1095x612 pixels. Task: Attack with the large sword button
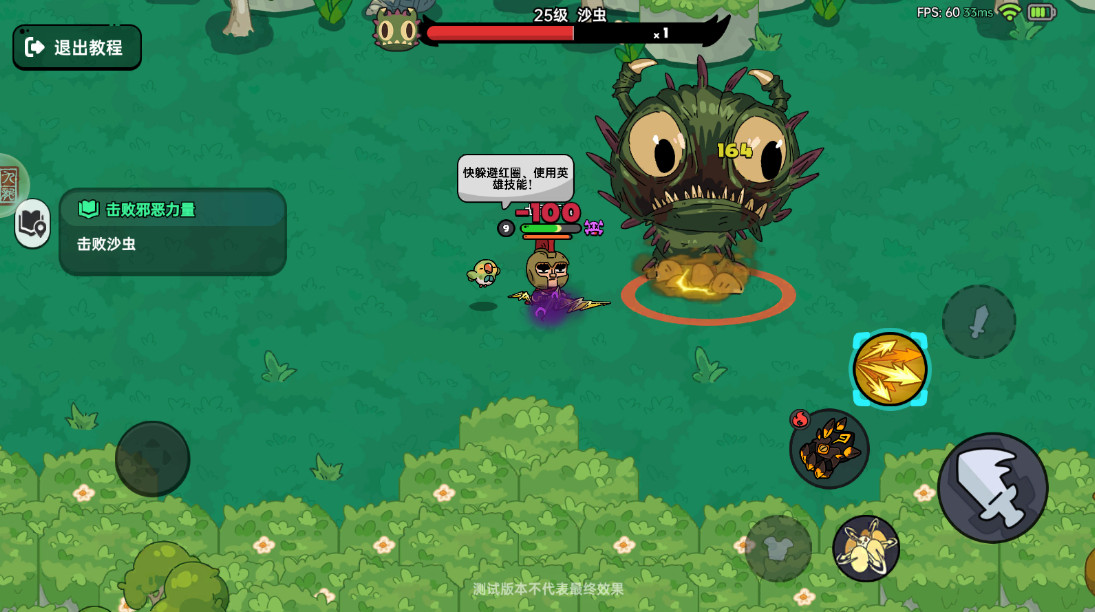pos(992,488)
